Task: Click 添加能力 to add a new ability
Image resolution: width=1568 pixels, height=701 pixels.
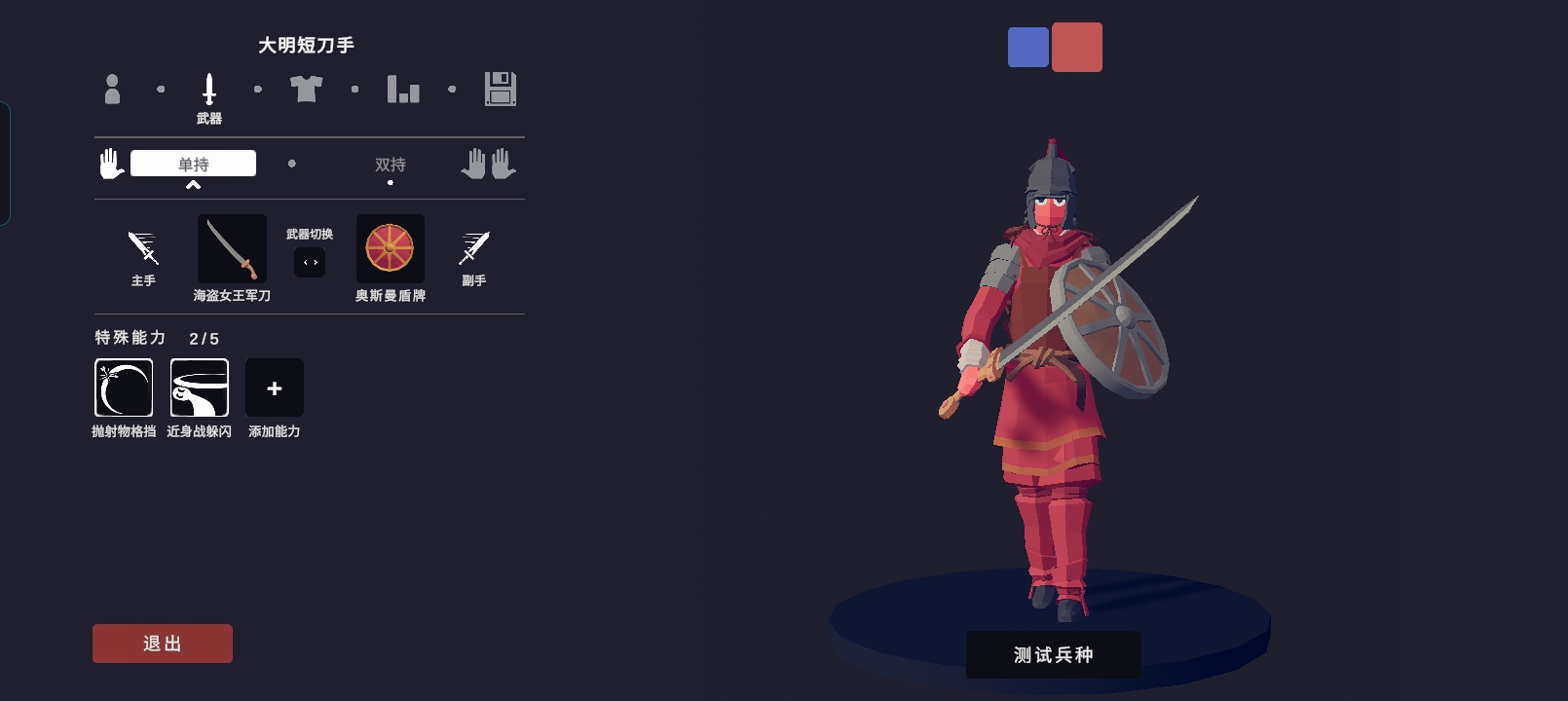Action: (x=274, y=387)
